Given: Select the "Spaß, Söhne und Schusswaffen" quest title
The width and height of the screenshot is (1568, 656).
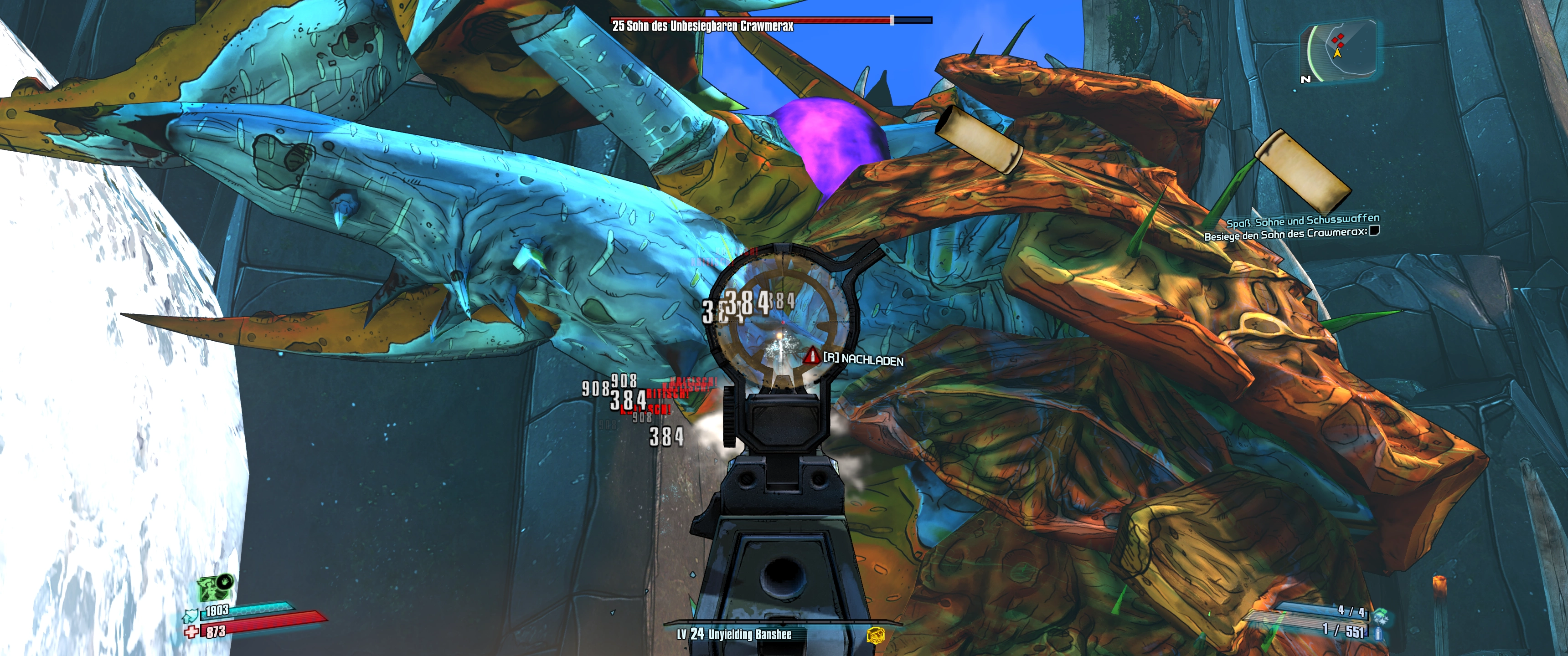Looking at the screenshot, I should pyautogui.click(x=1303, y=220).
